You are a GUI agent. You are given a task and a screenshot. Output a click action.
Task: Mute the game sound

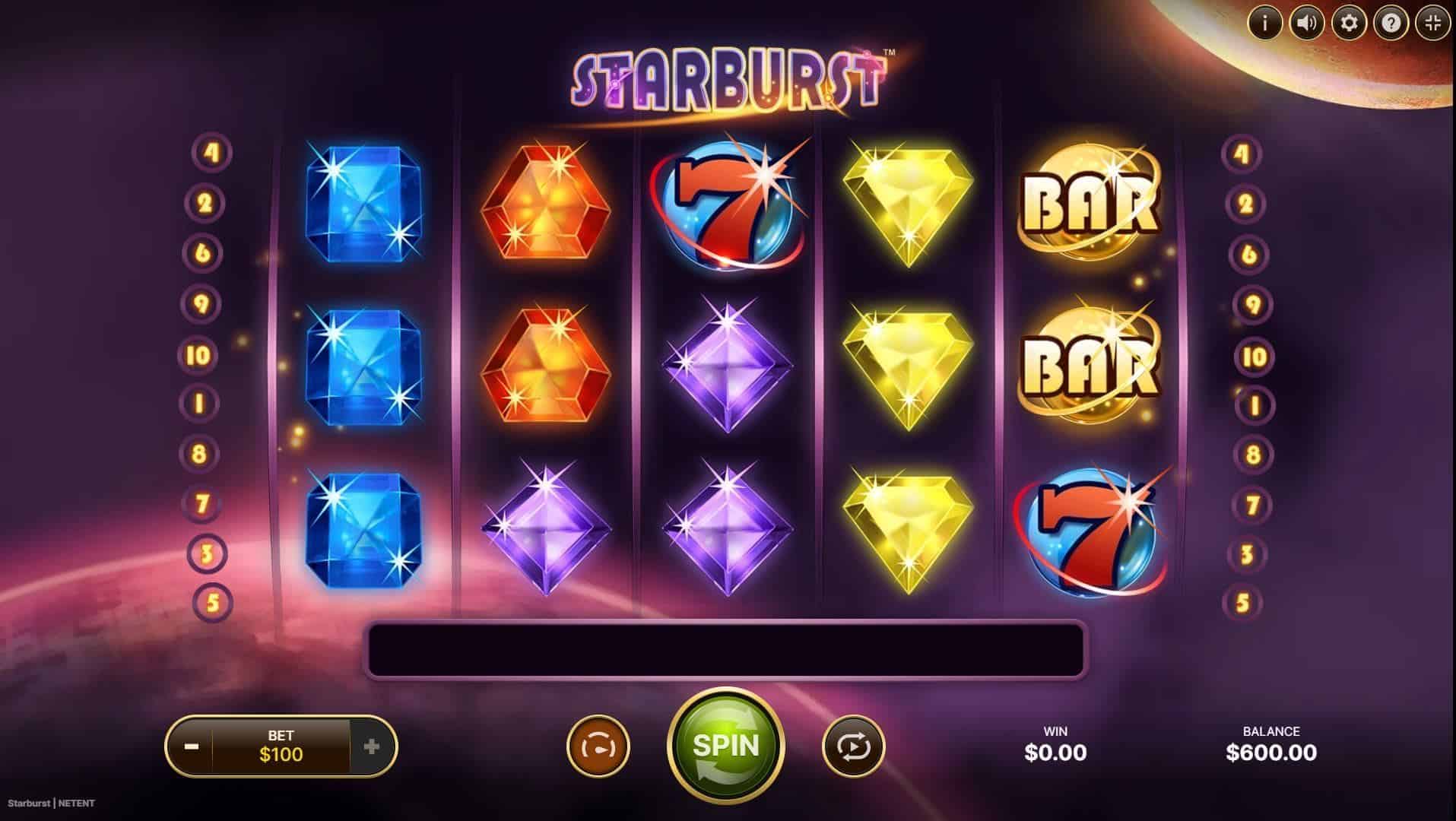pos(1306,23)
